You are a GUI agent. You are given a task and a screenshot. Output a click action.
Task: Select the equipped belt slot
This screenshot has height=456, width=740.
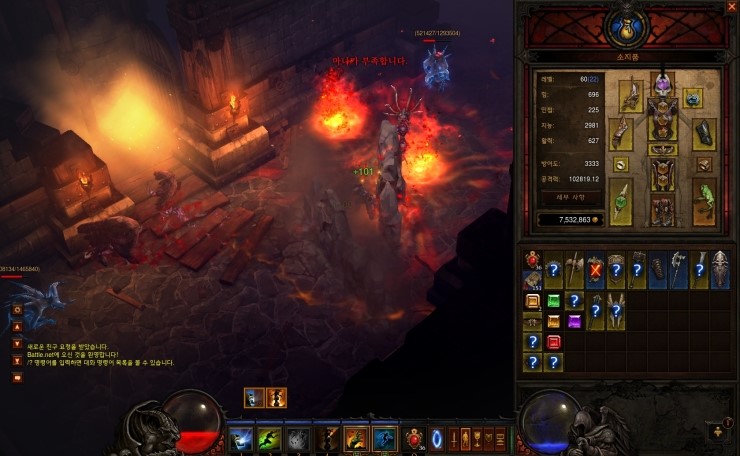[x=662, y=149]
